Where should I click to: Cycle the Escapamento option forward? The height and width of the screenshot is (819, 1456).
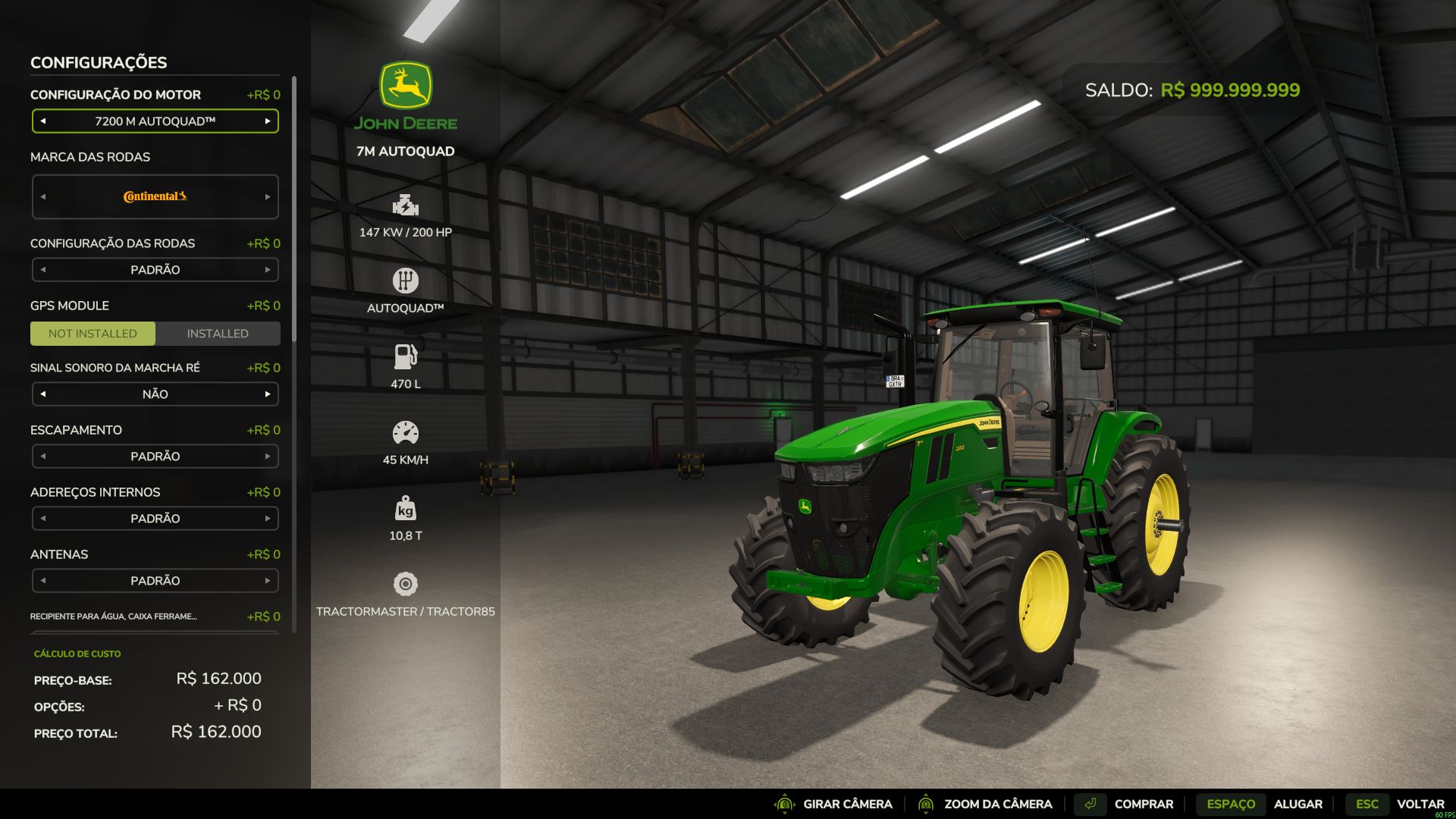coord(268,456)
